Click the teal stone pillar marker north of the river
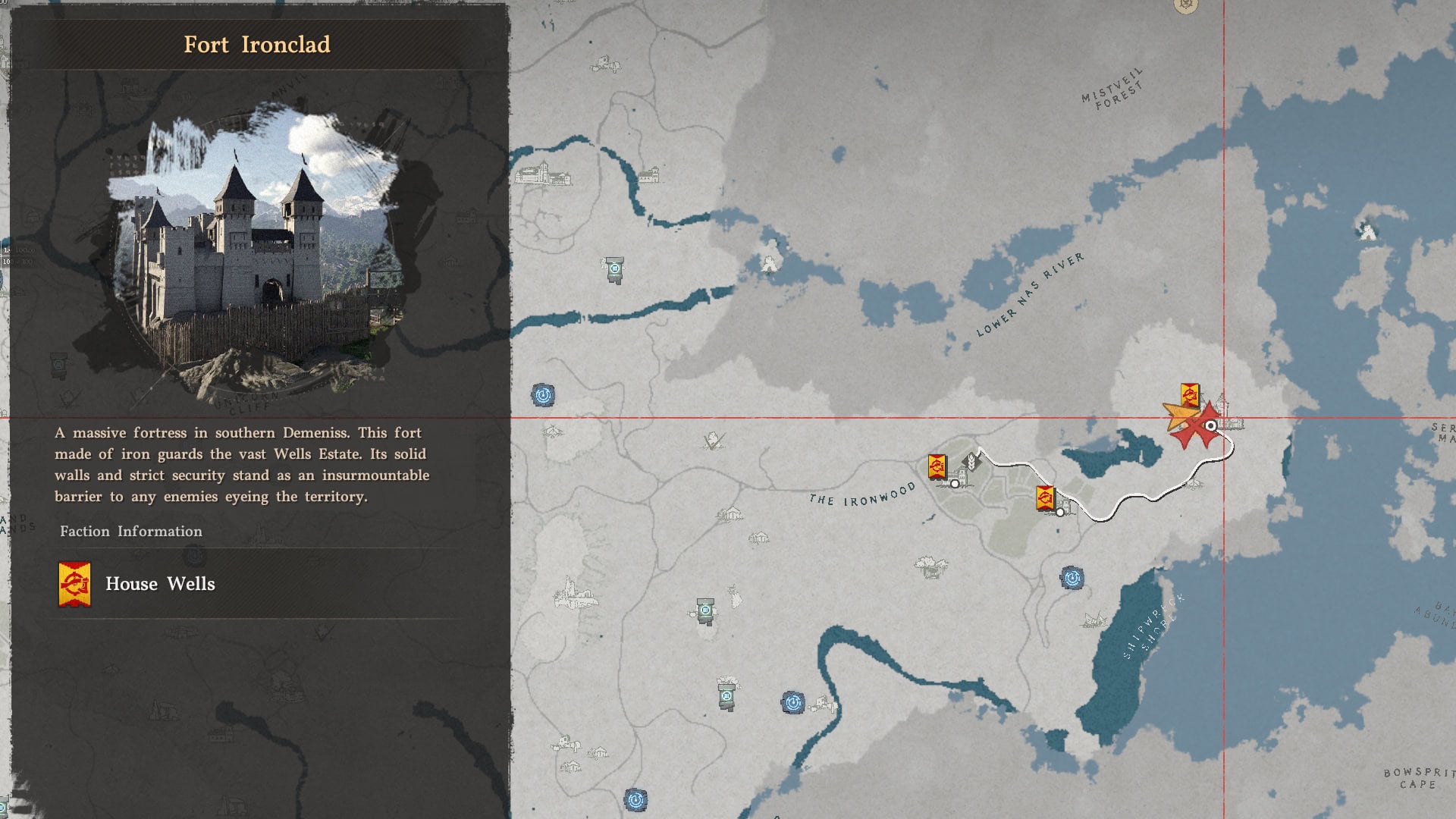Viewport: 1456px width, 819px height. [x=615, y=268]
